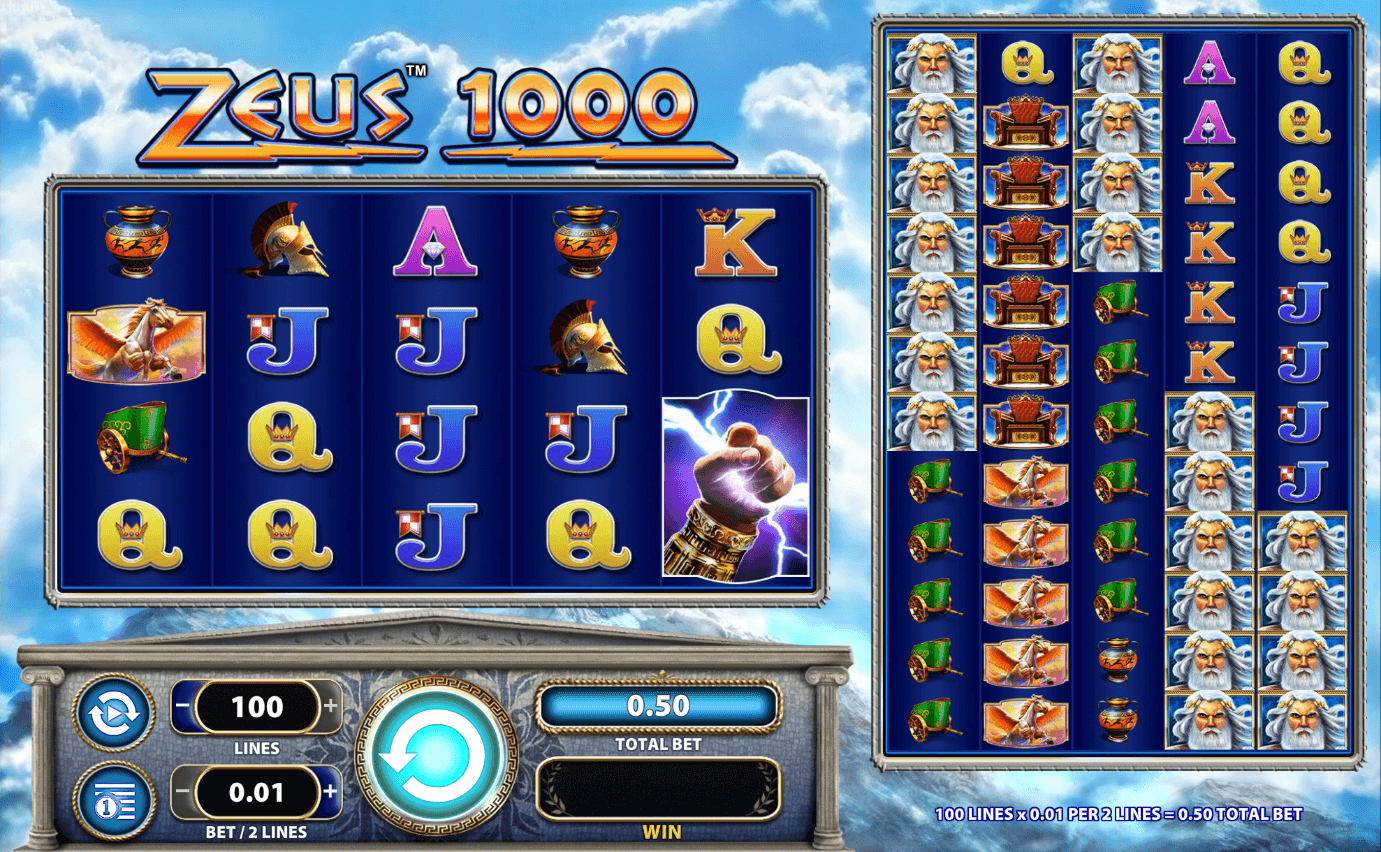The image size is (1381, 852).
Task: Increase the number of lines
Action: tap(331, 708)
